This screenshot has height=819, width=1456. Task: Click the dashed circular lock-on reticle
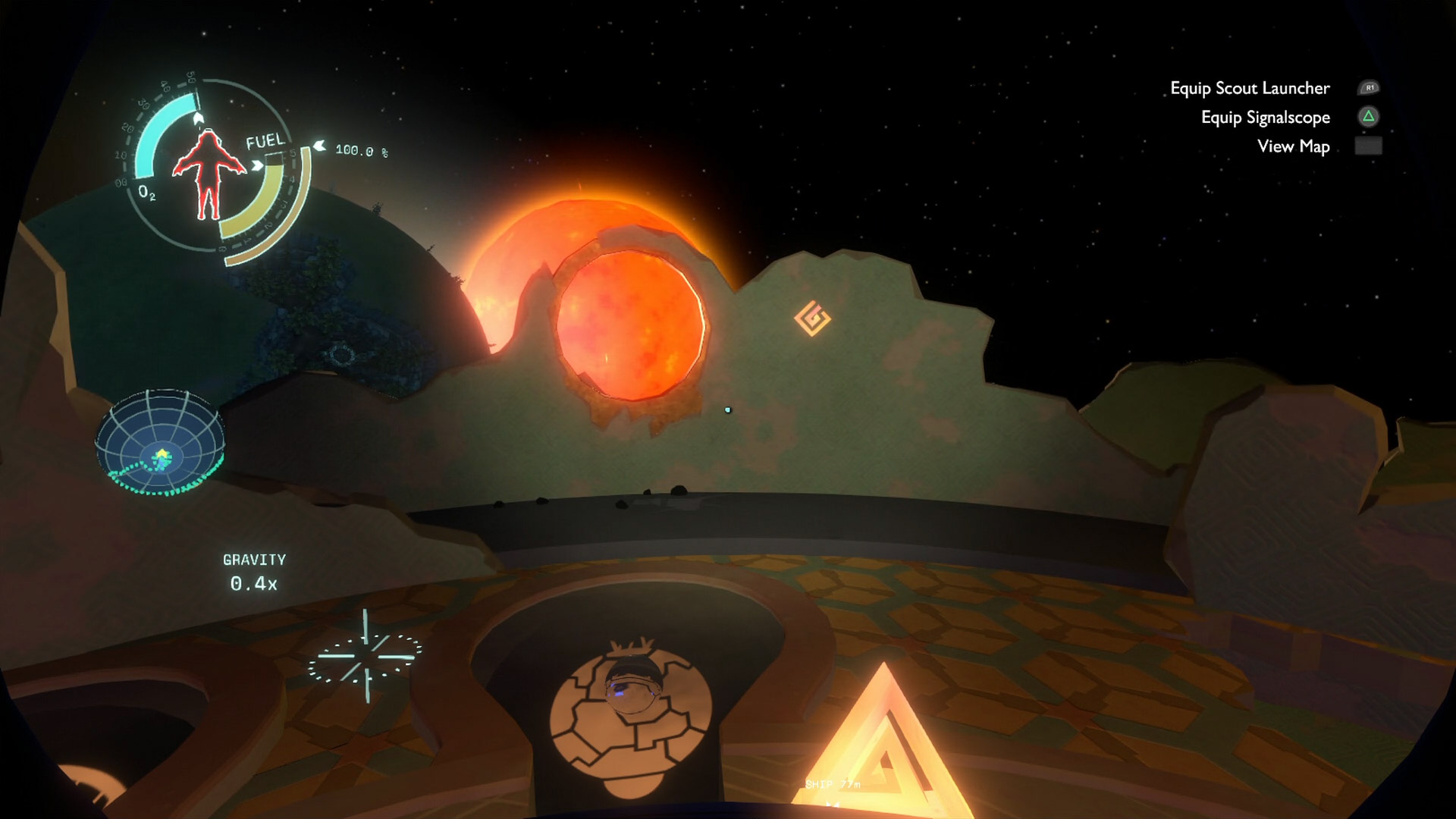coord(365,657)
